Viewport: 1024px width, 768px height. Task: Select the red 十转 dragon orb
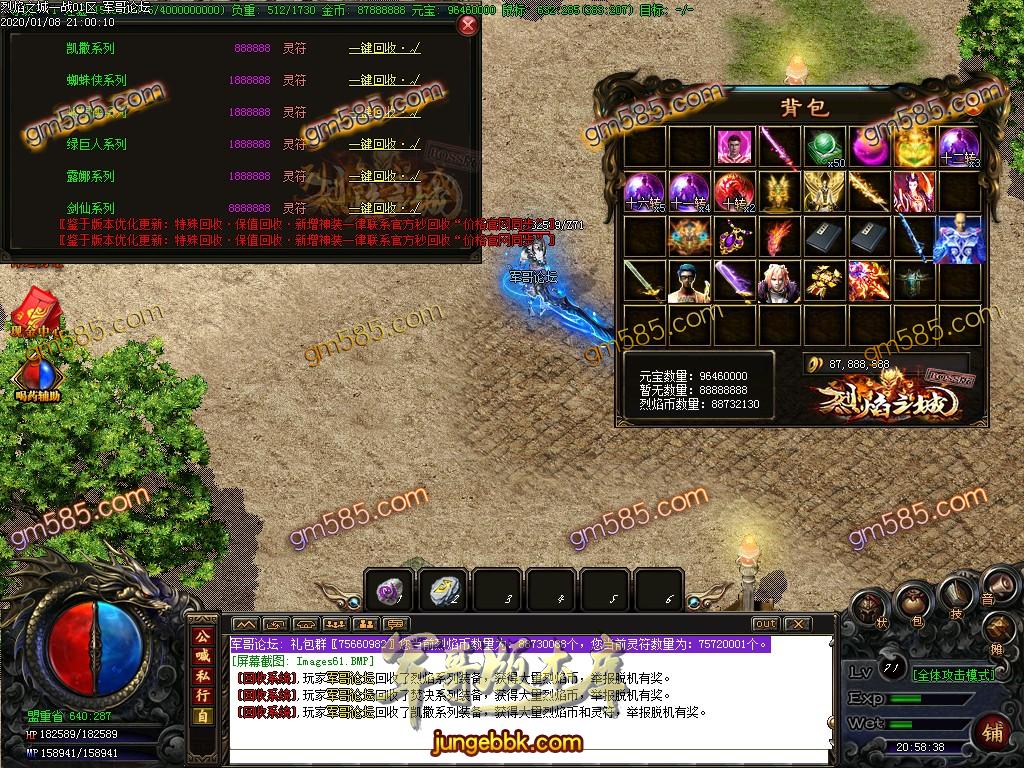pyautogui.click(x=732, y=191)
